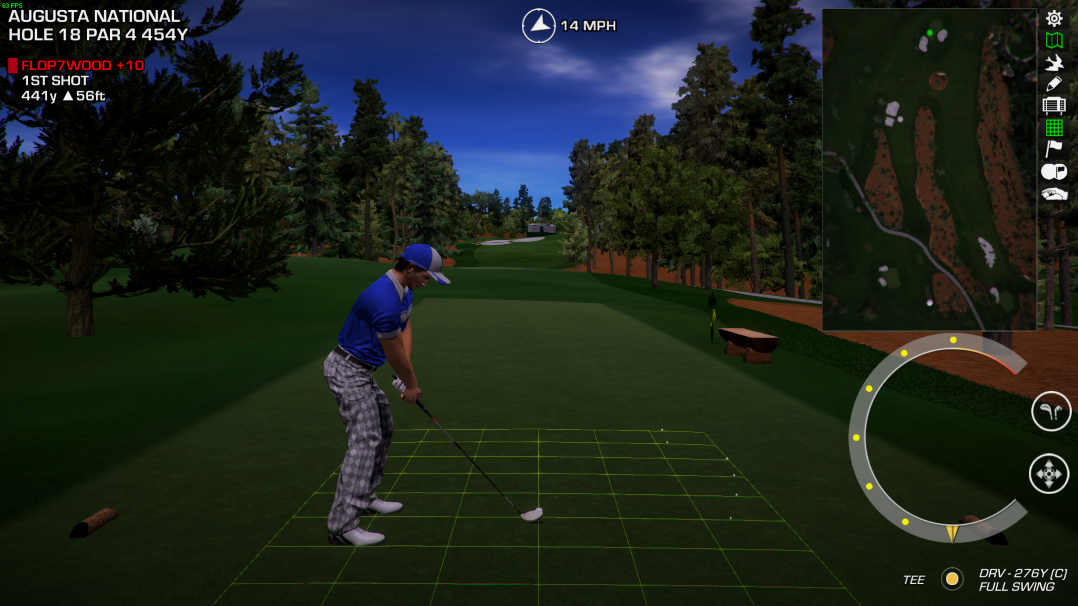Open the scoreboard icon
Image resolution: width=1078 pixels, height=606 pixels.
[1054, 106]
